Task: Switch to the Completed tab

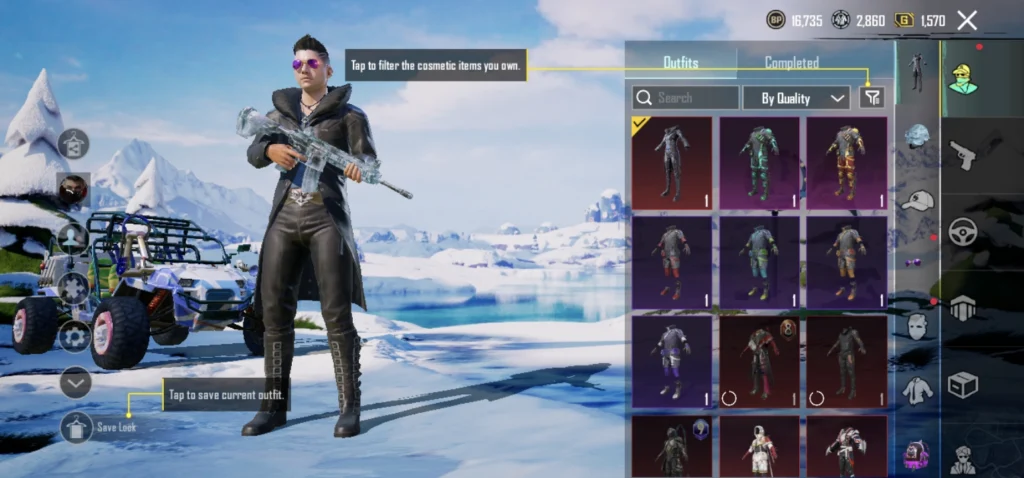Action: 791,63
